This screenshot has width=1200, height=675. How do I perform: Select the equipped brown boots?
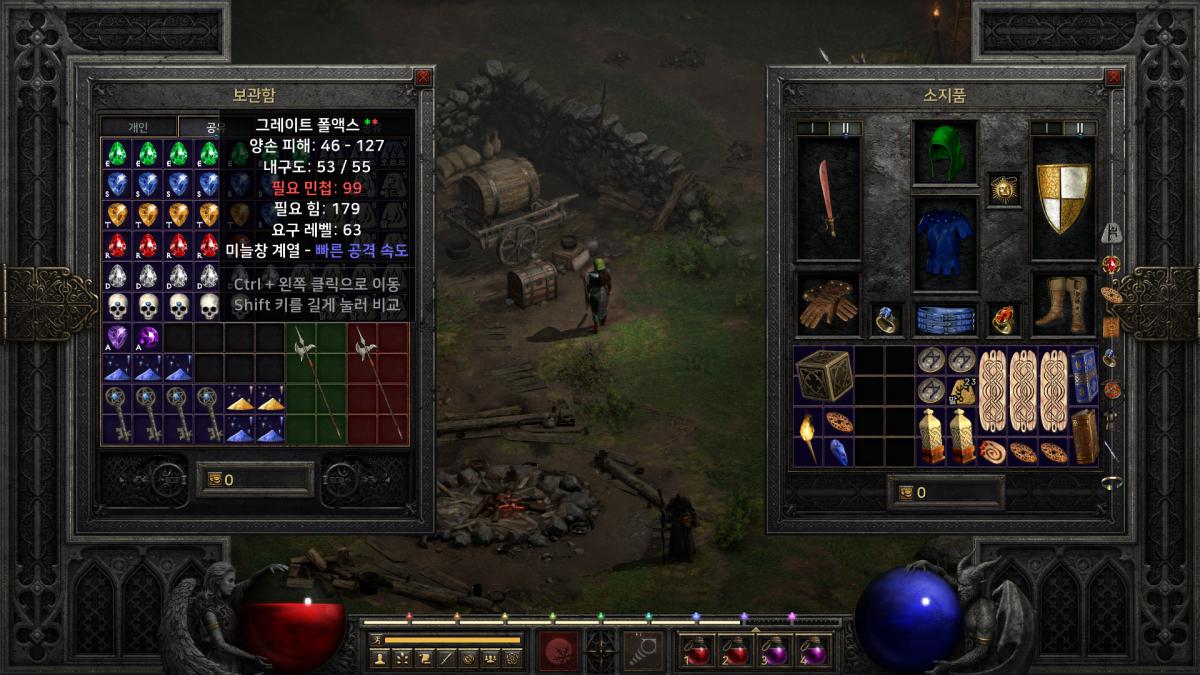pyautogui.click(x=1063, y=305)
